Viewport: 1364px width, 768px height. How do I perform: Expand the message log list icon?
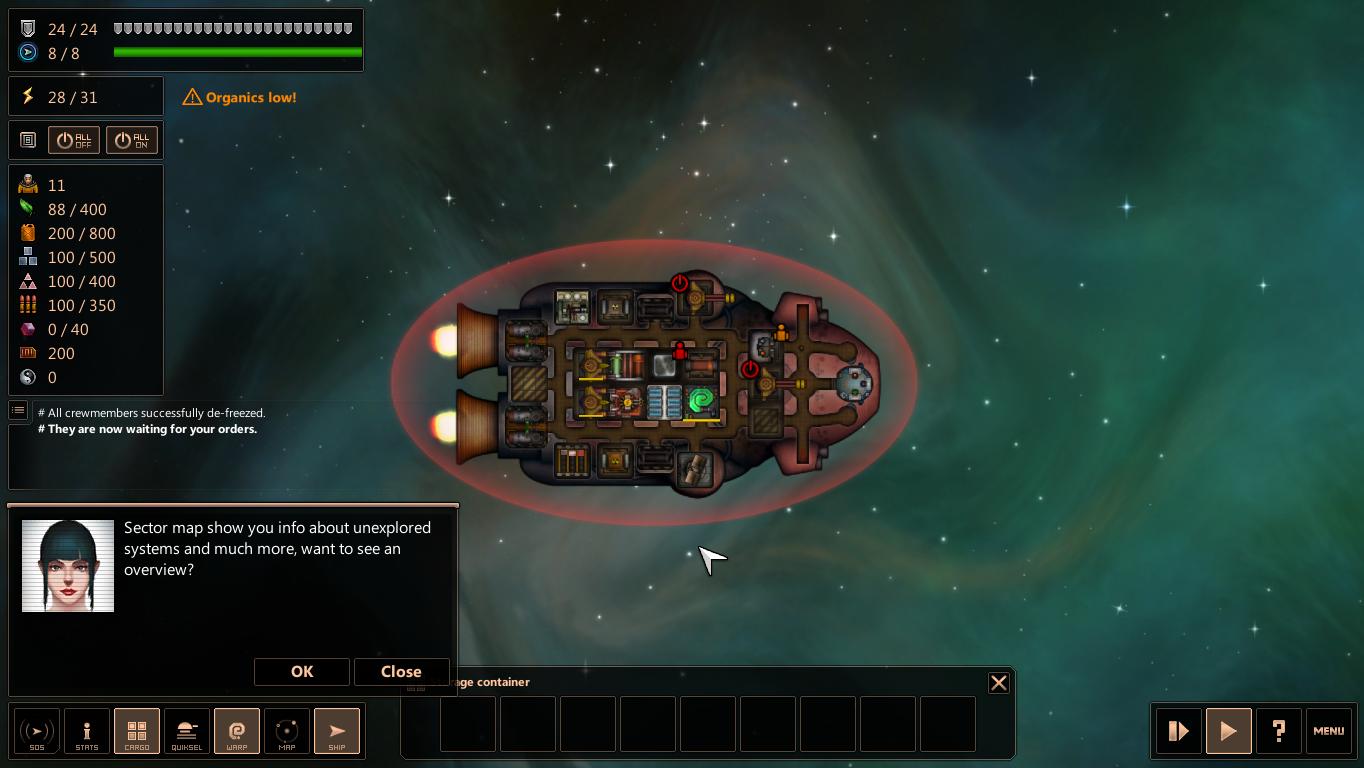pos(18,410)
